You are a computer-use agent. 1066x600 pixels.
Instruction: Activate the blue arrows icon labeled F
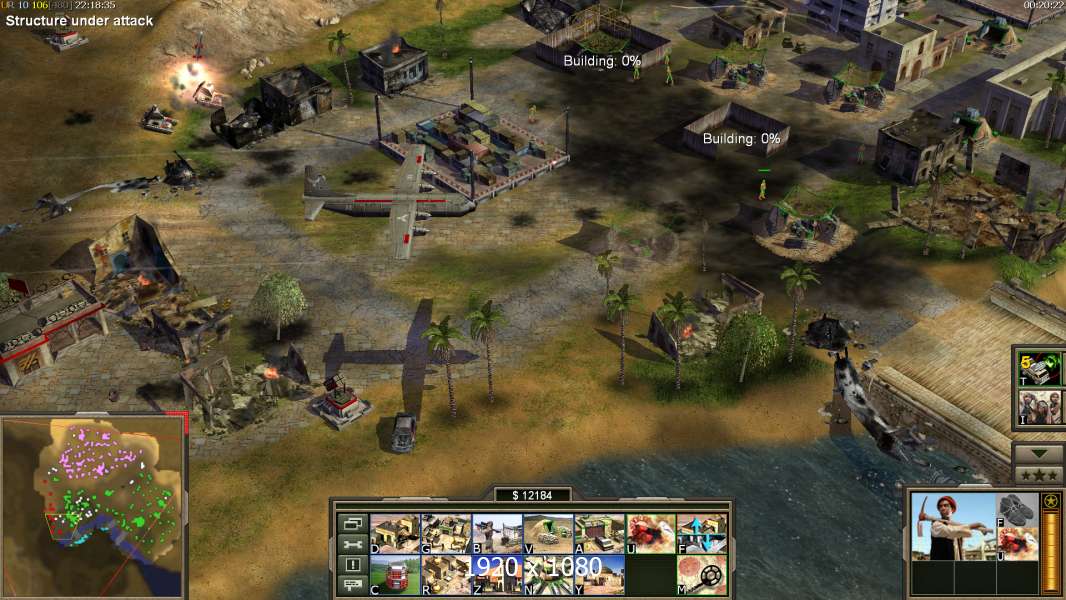tap(702, 534)
